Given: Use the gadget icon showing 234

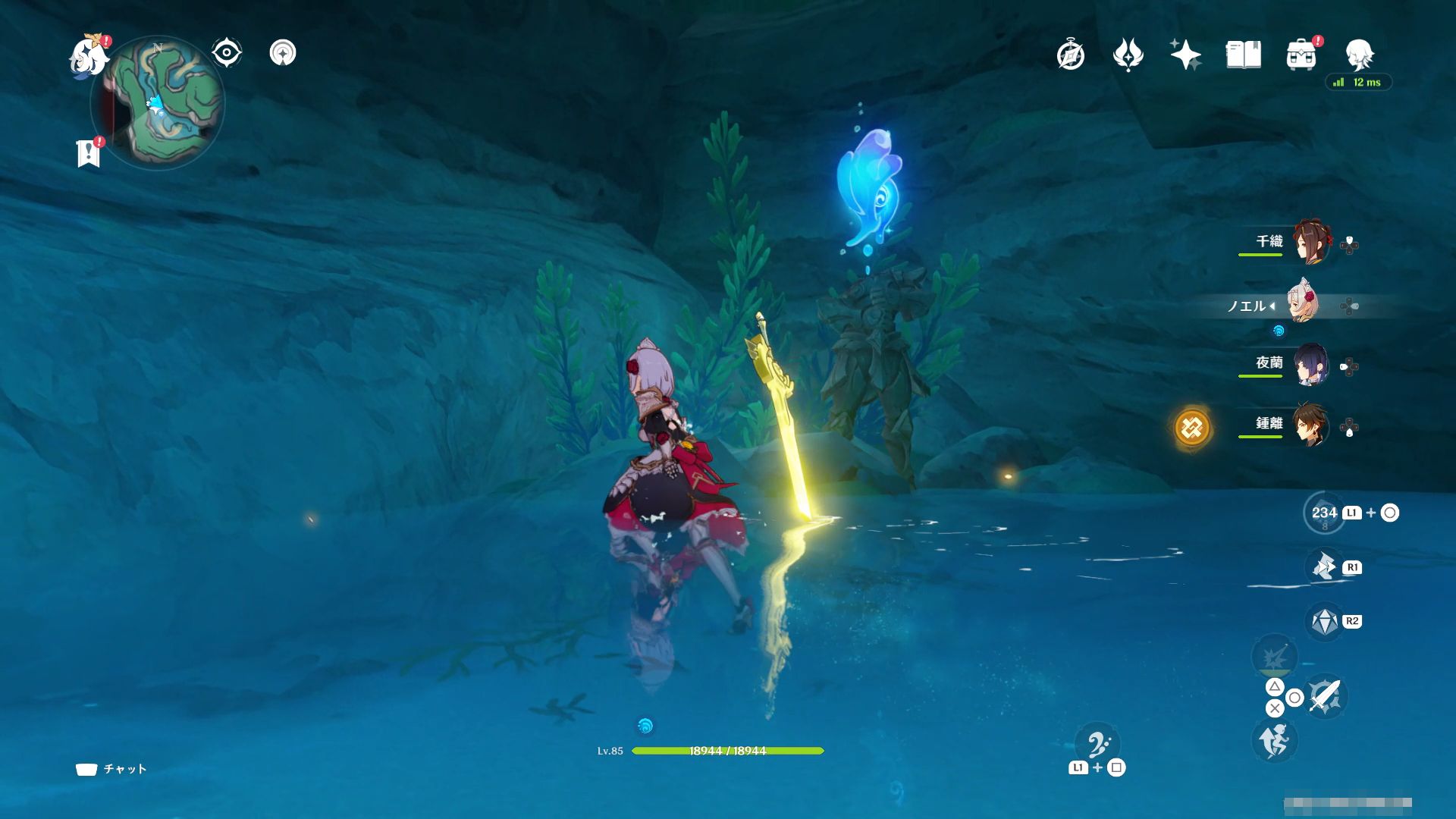Looking at the screenshot, I should [x=1324, y=513].
